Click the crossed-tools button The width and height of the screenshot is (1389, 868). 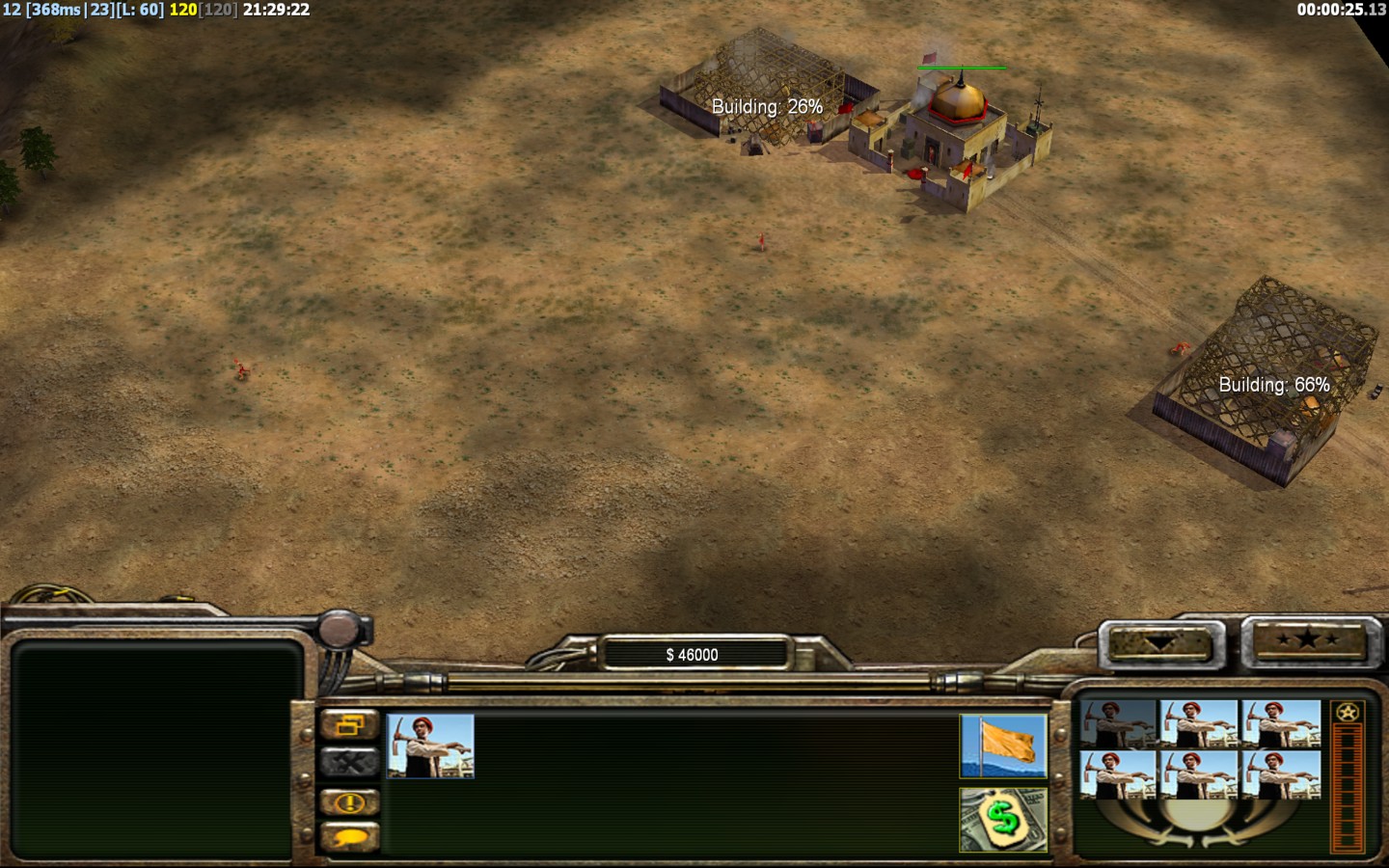[x=349, y=763]
